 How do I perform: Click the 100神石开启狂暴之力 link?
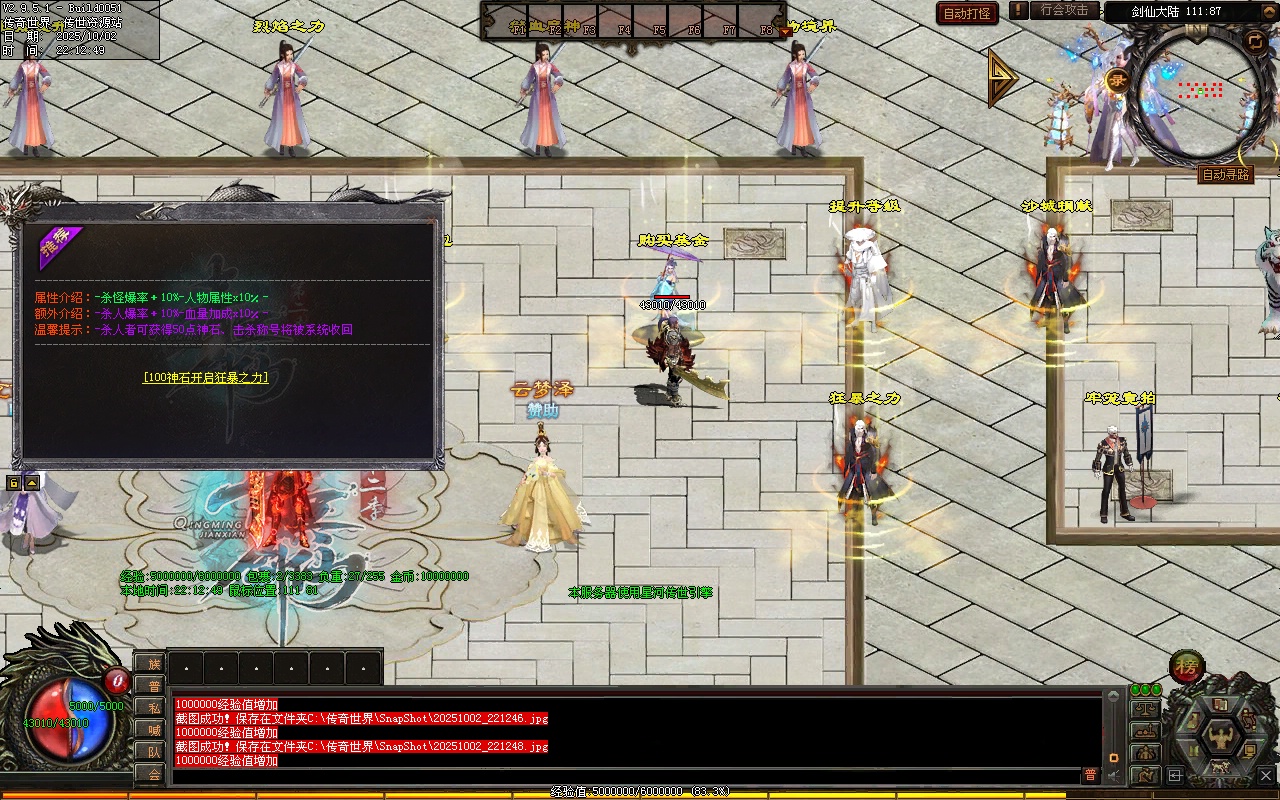tap(205, 378)
